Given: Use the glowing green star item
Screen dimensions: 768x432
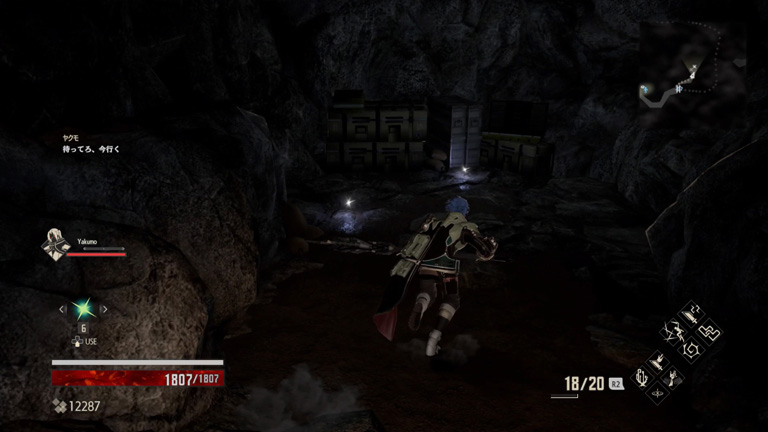Looking at the screenshot, I should click(83, 309).
